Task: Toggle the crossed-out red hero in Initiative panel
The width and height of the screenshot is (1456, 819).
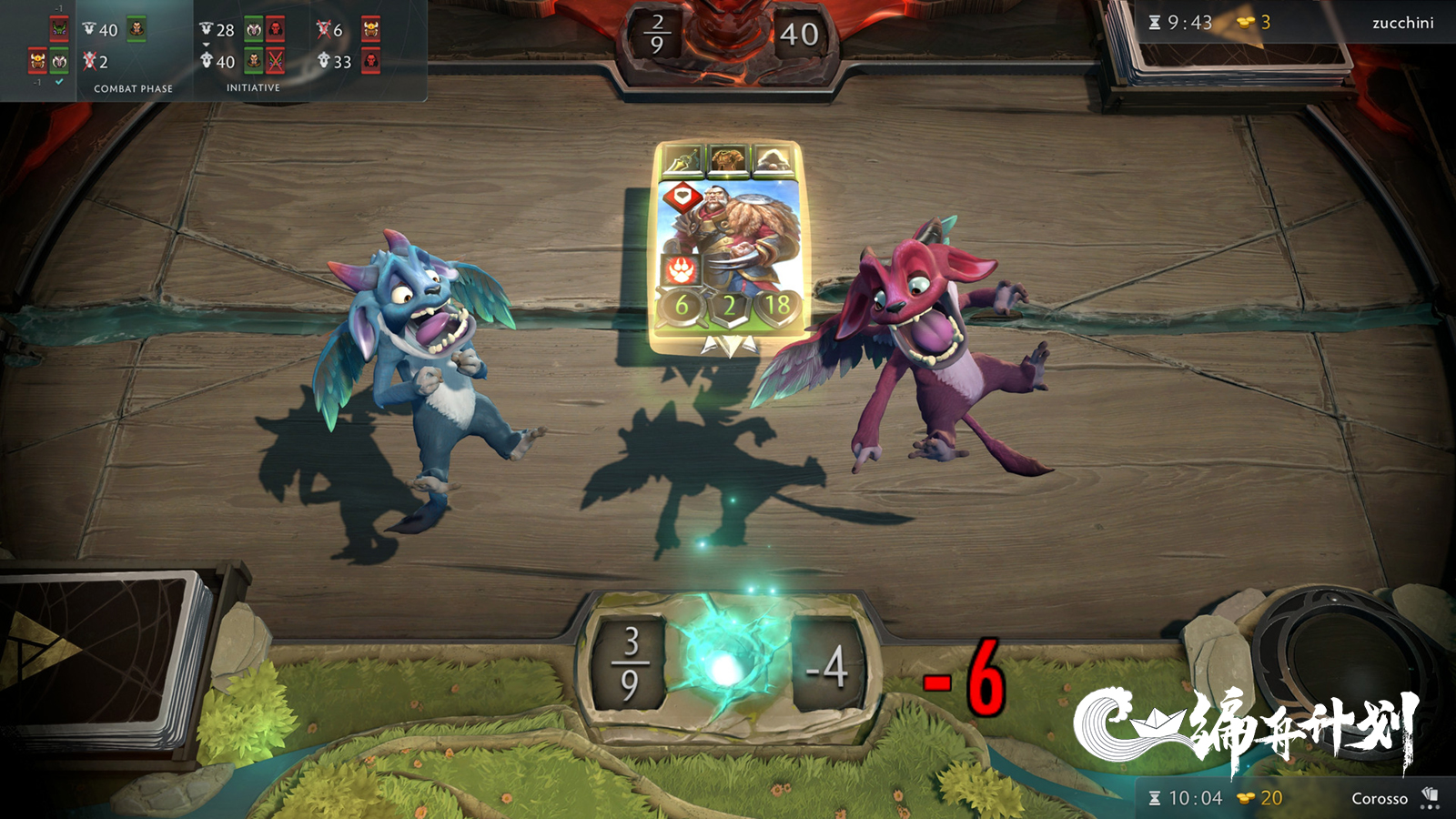Action: (275, 62)
